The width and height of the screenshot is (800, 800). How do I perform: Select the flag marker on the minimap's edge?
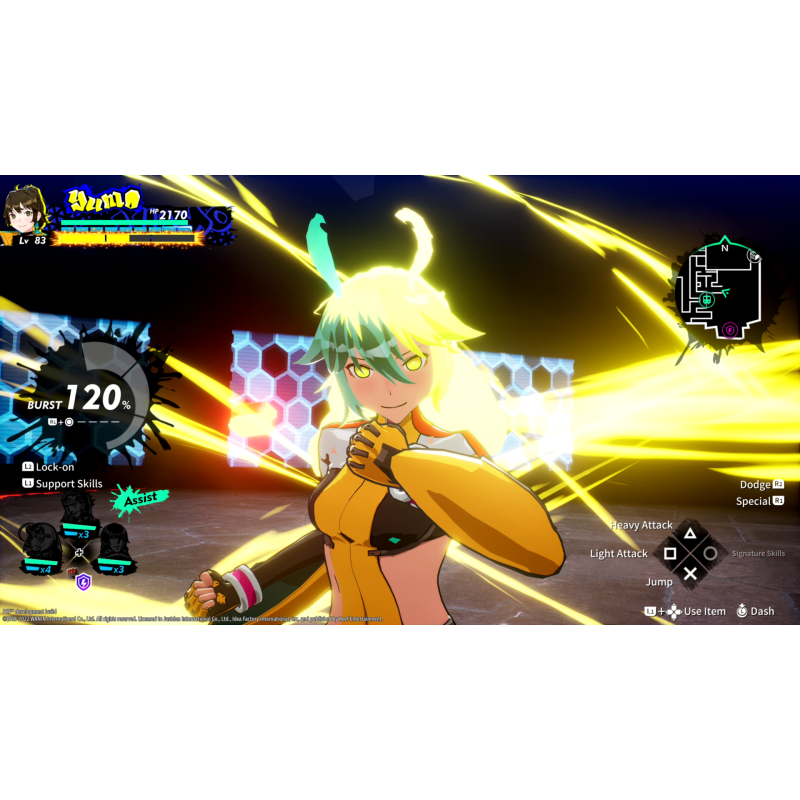point(755,255)
